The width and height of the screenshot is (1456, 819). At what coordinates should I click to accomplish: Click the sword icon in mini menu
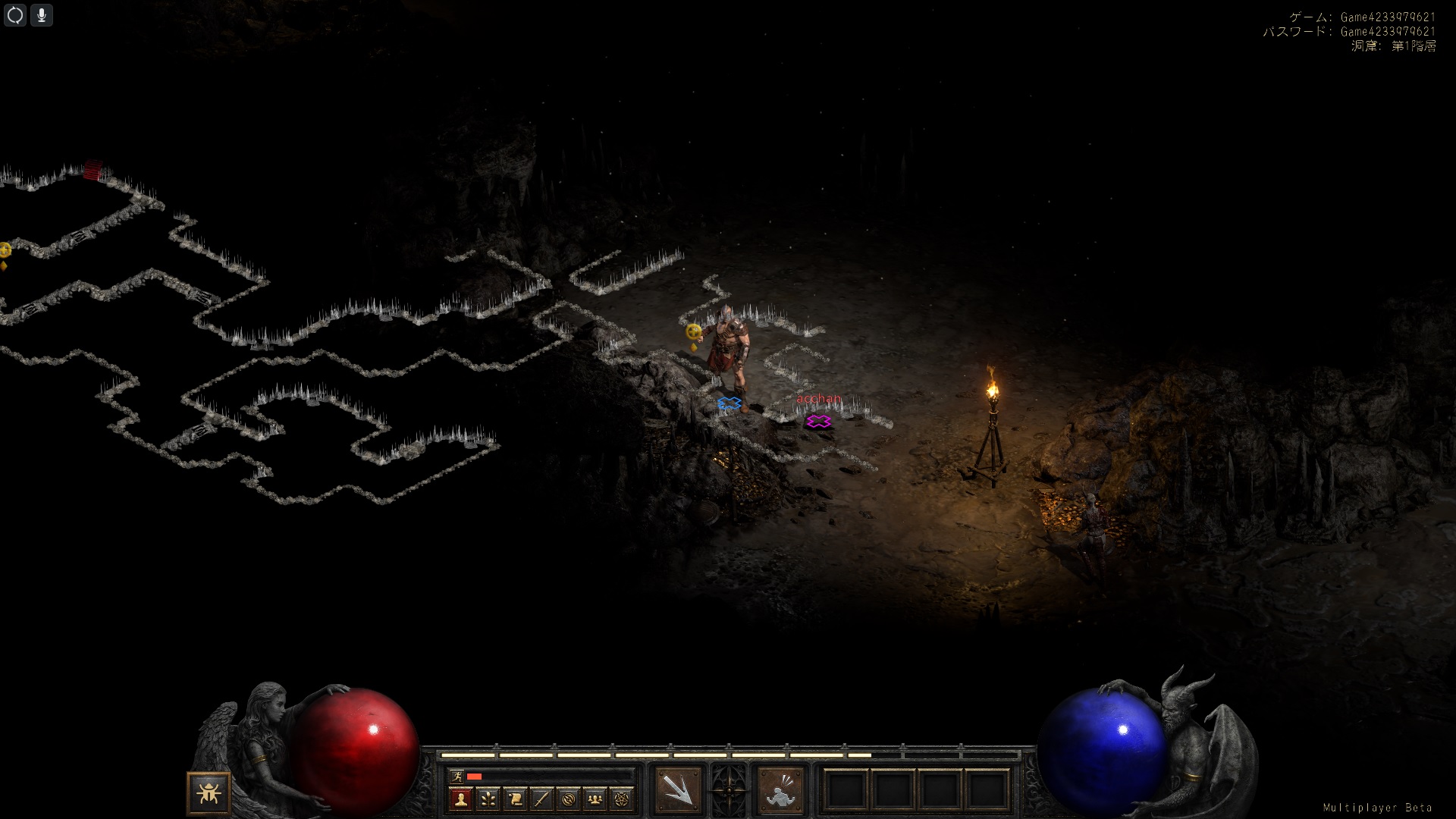pos(541,799)
